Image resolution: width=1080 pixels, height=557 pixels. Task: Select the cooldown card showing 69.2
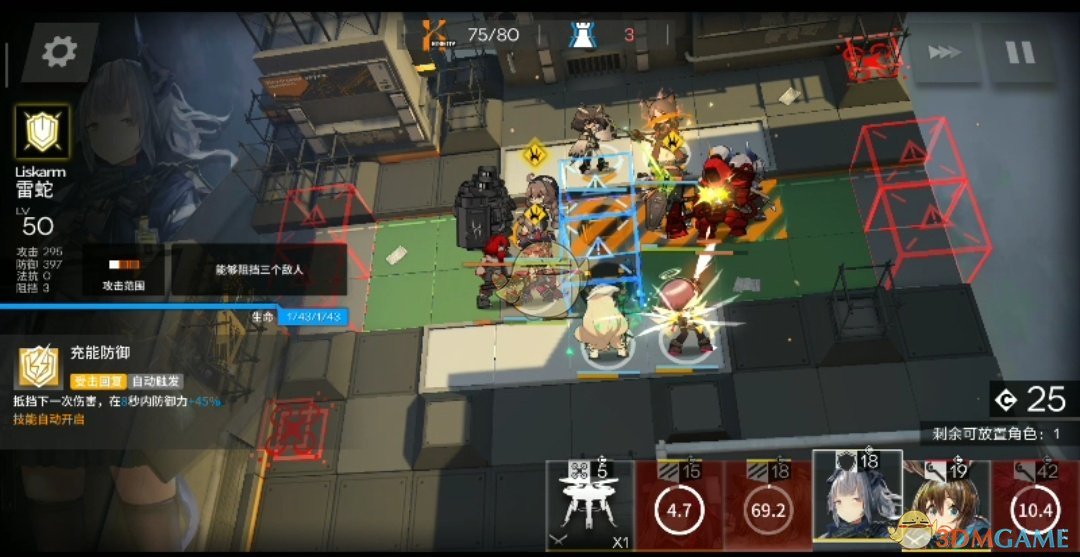[x=767, y=510]
